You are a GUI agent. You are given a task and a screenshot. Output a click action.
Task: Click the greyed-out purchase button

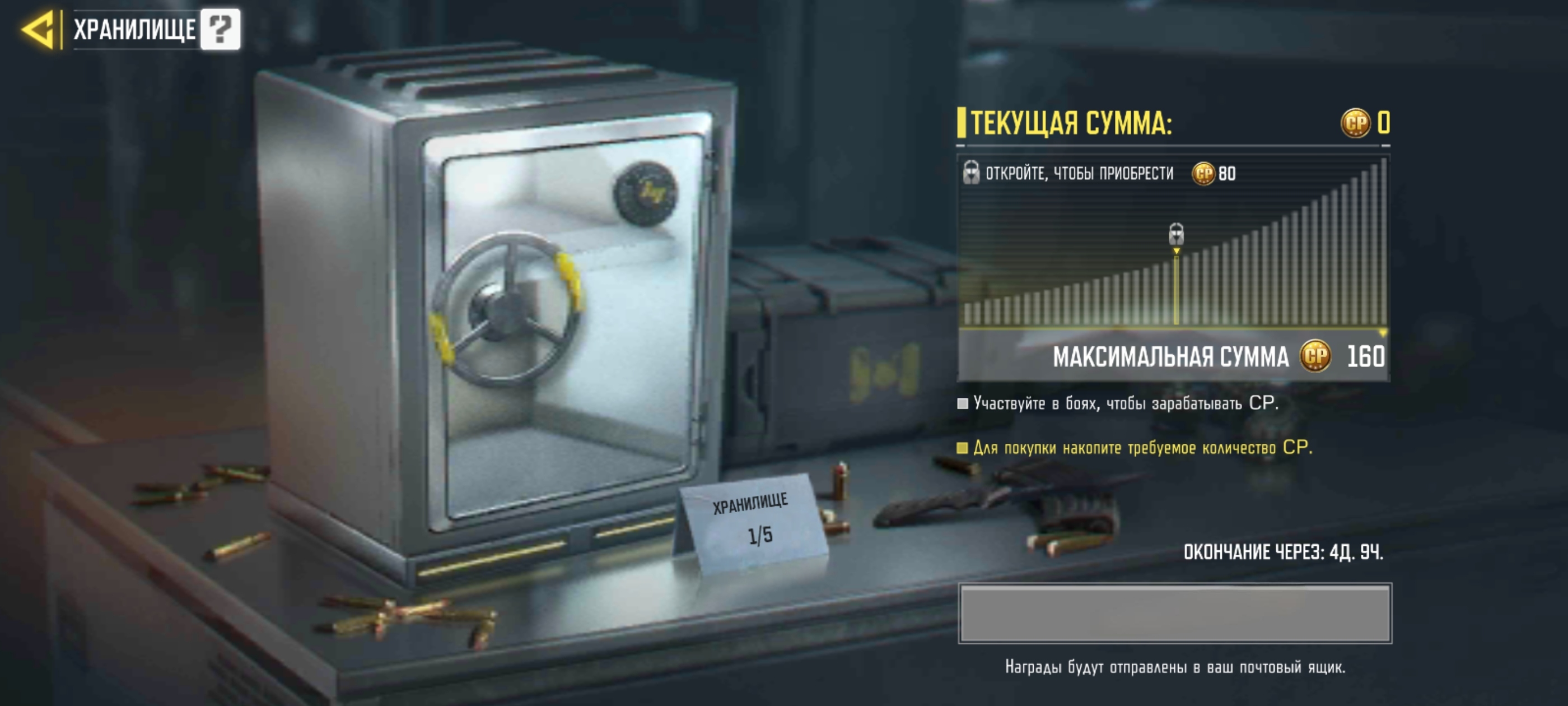(1174, 613)
